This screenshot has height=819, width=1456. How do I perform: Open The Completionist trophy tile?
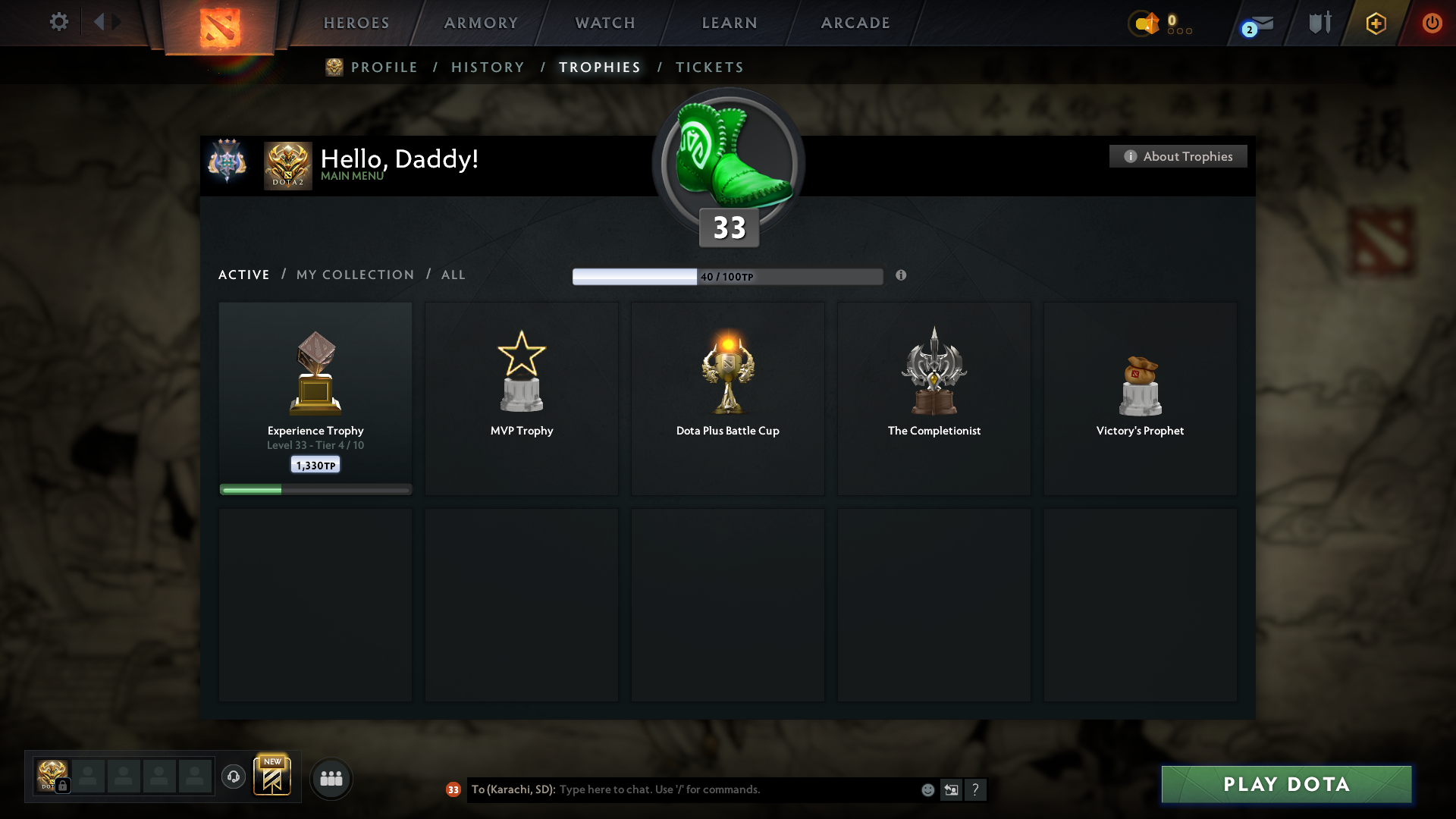(934, 398)
